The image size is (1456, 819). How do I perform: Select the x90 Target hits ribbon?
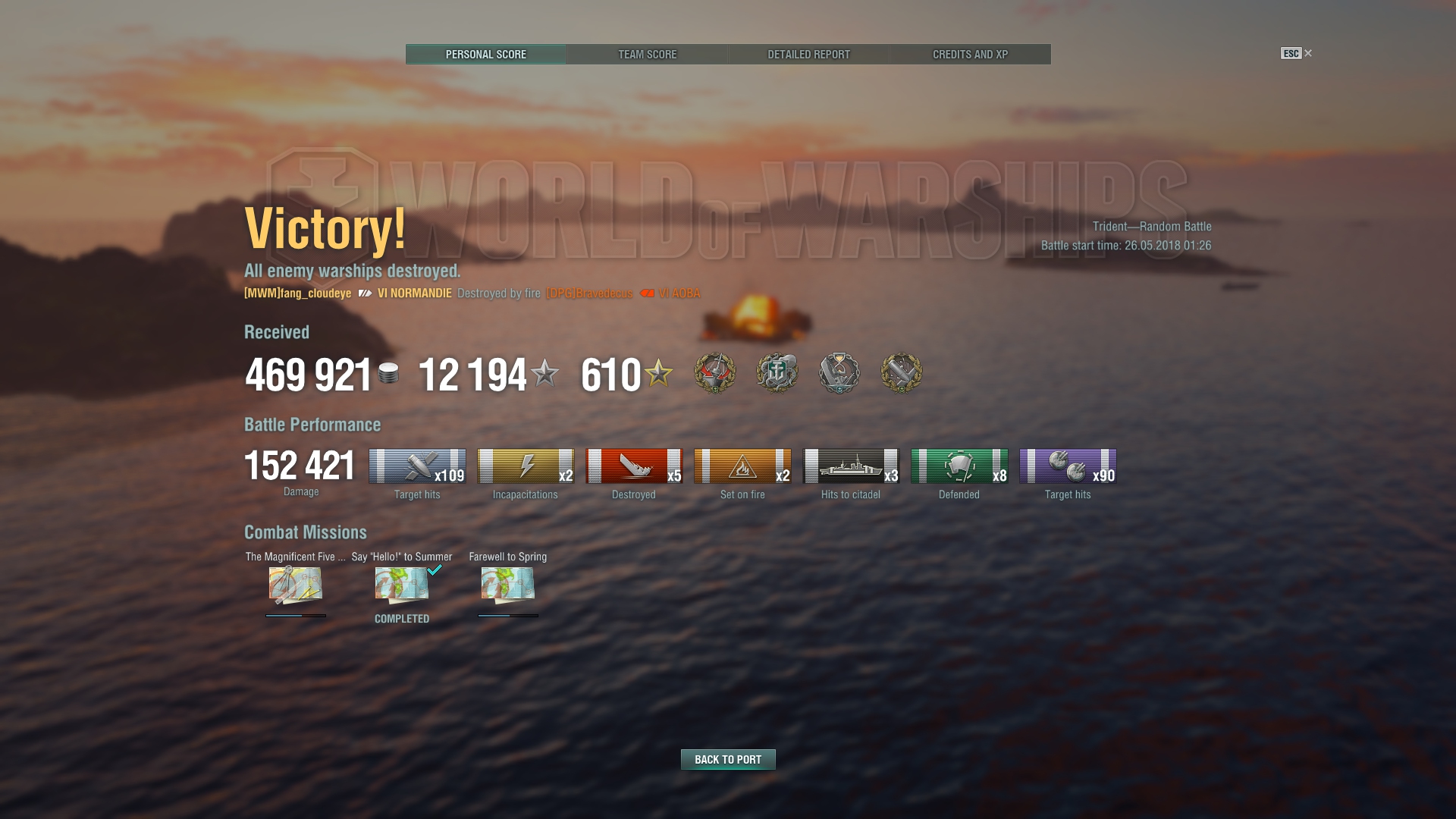click(1068, 466)
